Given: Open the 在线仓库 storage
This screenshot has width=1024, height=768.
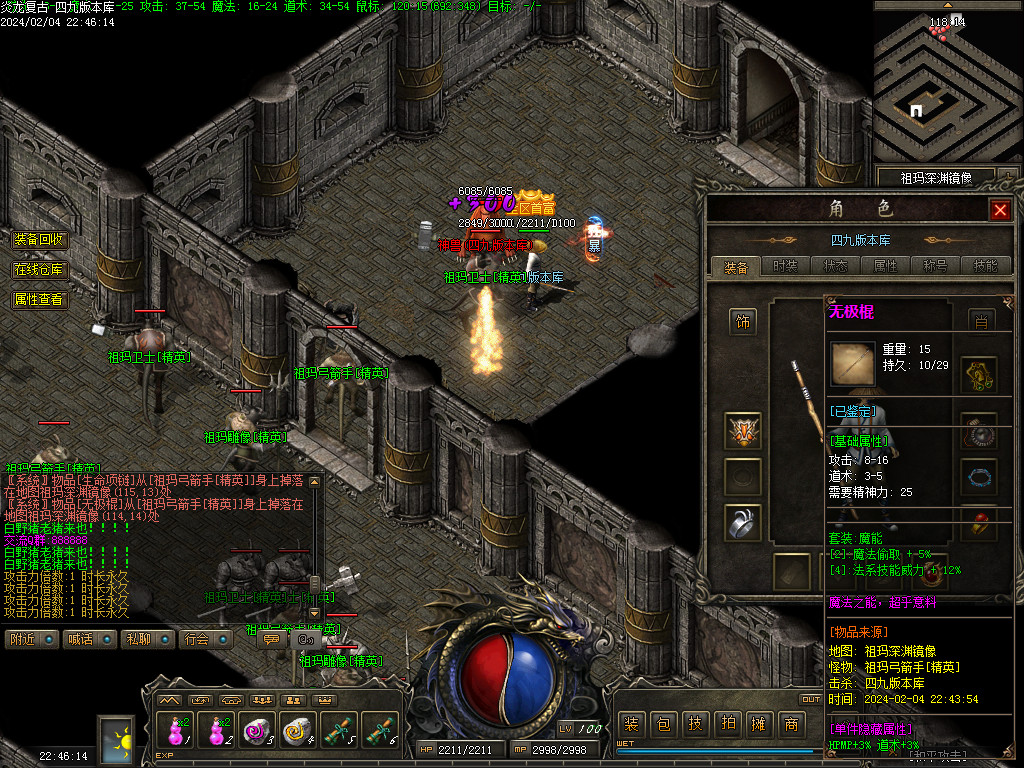Looking at the screenshot, I should click(39, 270).
